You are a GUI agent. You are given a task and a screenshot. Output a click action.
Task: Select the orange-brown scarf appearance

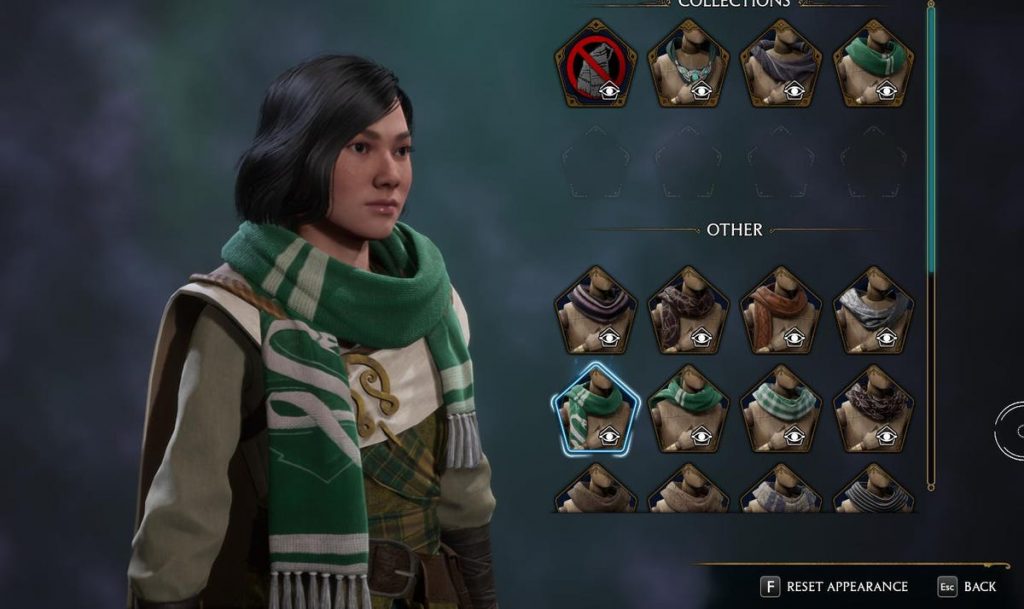[x=781, y=310]
